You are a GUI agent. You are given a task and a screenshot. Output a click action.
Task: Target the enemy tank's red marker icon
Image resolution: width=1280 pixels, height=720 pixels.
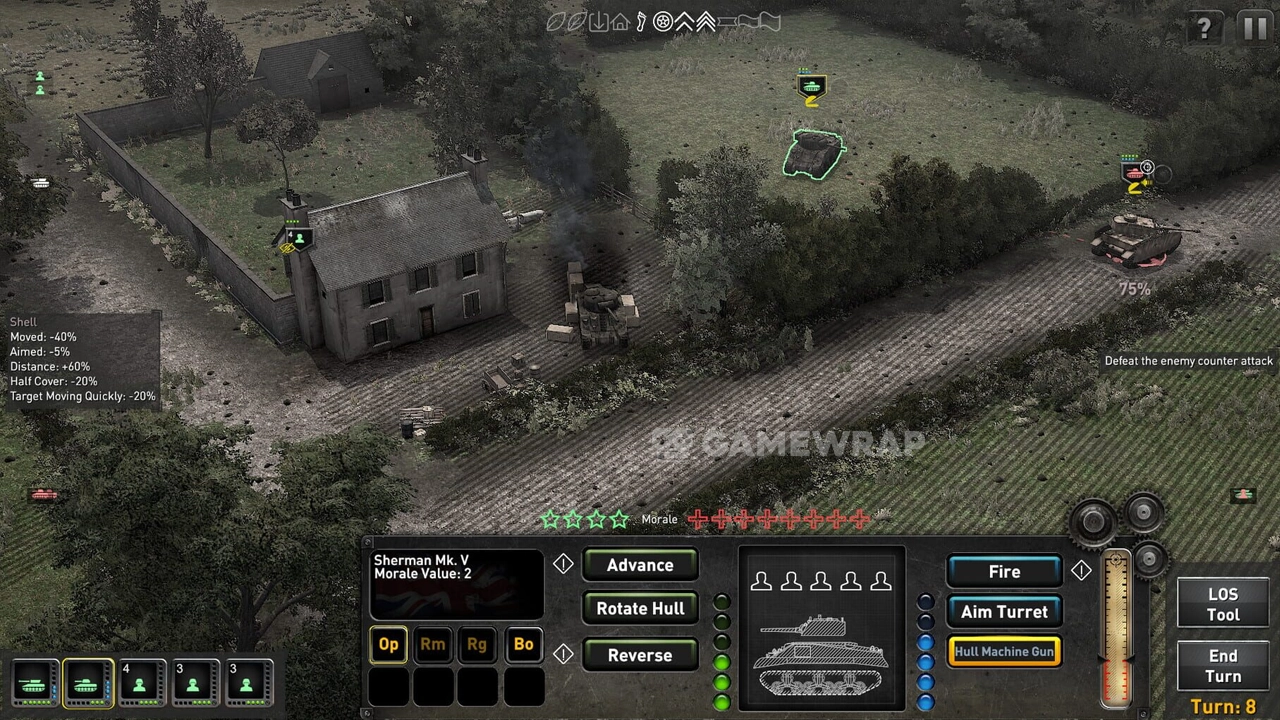(1135, 175)
